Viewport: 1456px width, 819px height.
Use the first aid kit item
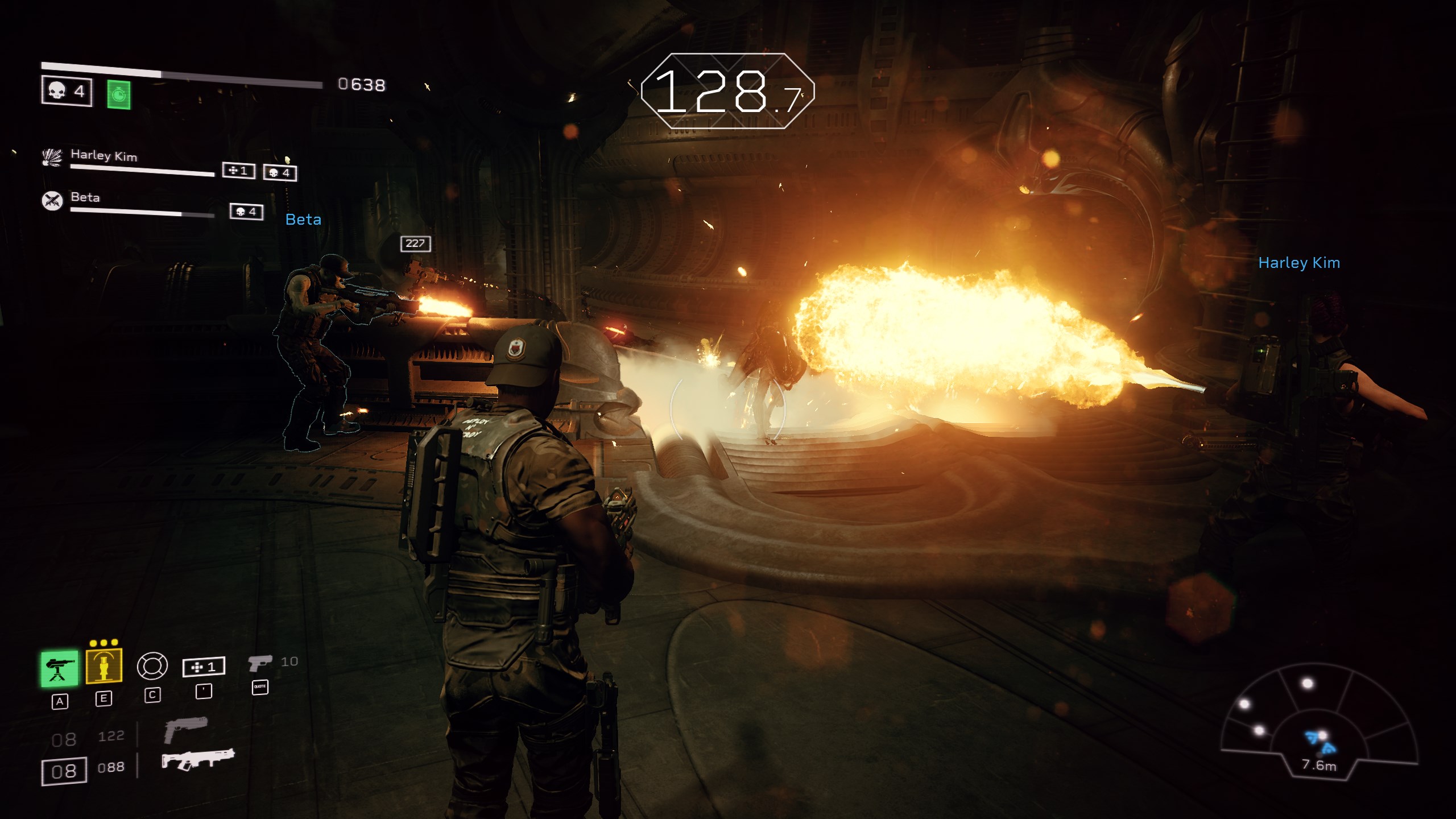(x=204, y=667)
